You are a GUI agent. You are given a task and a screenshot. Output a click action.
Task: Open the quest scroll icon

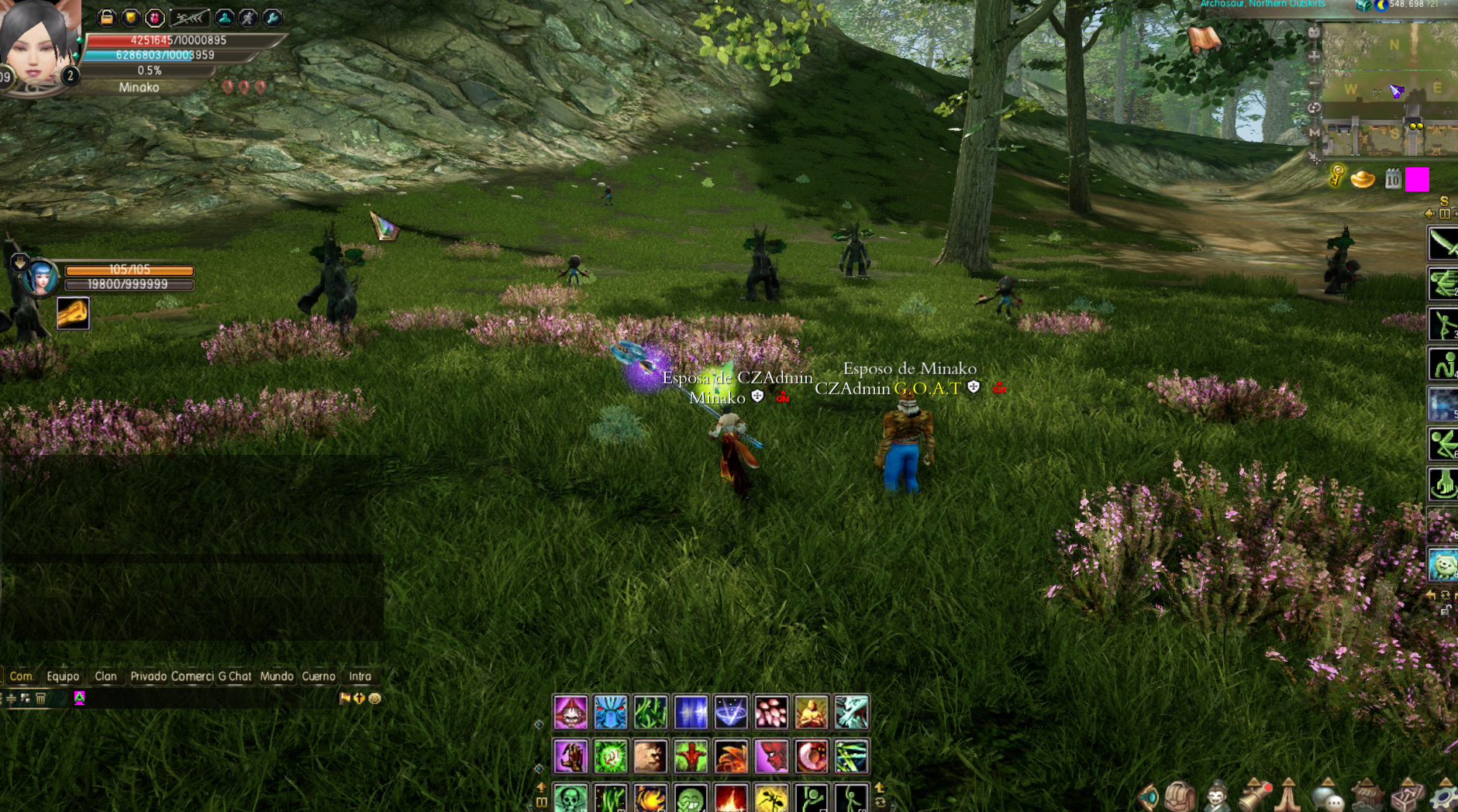coord(1204,39)
